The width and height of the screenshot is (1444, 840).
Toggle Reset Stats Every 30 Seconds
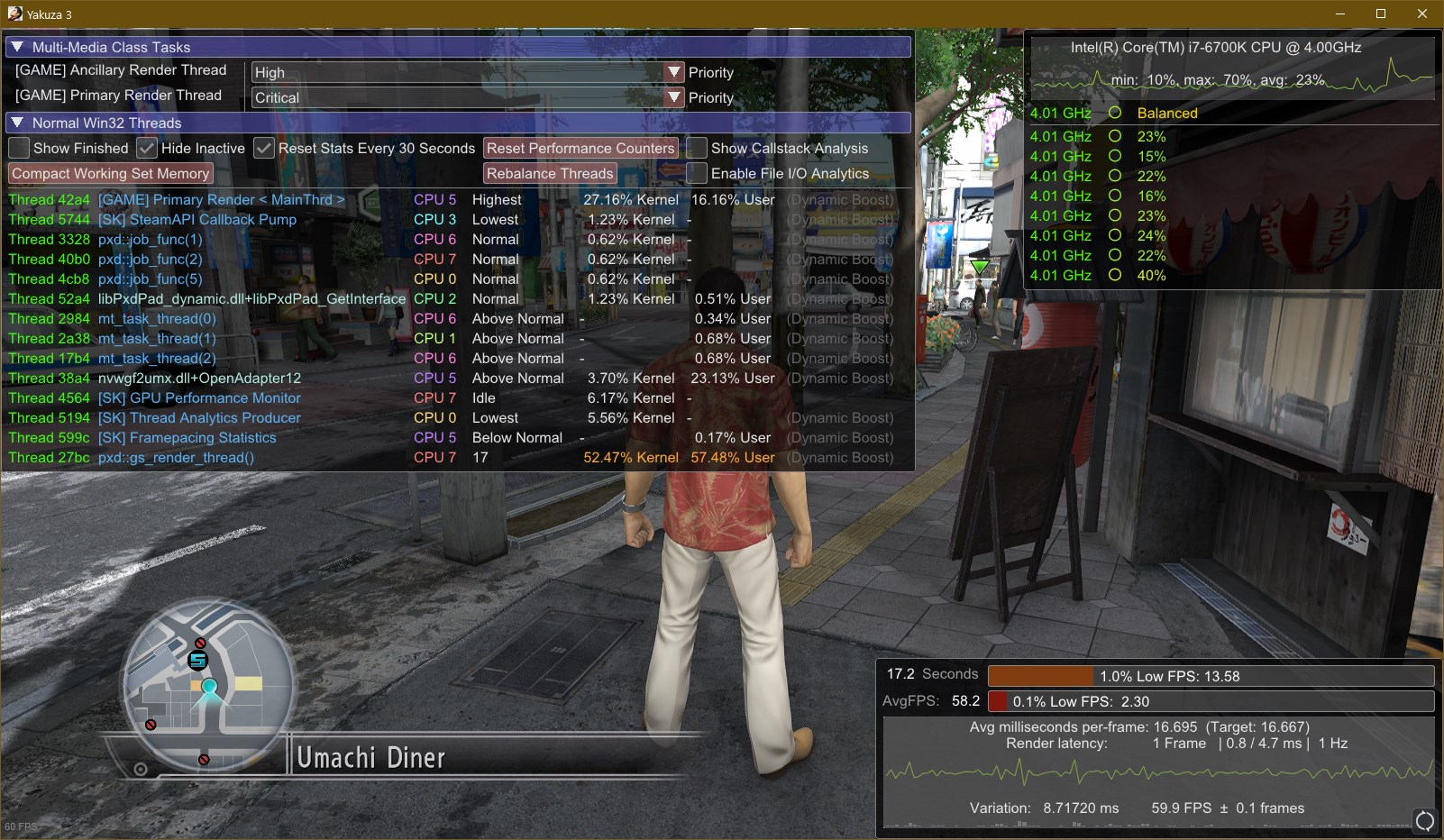pyautogui.click(x=264, y=149)
